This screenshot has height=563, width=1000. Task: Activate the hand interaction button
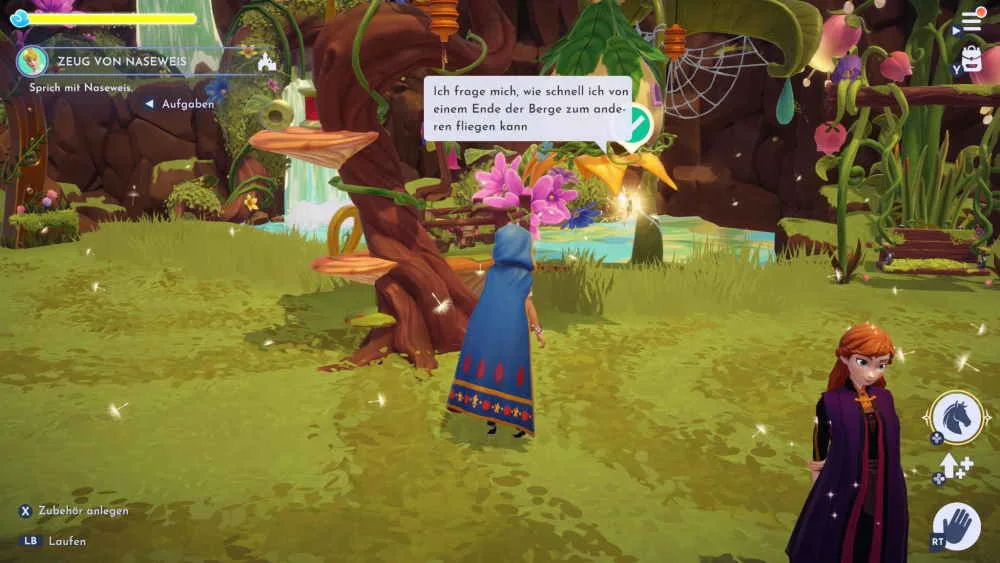point(958,526)
